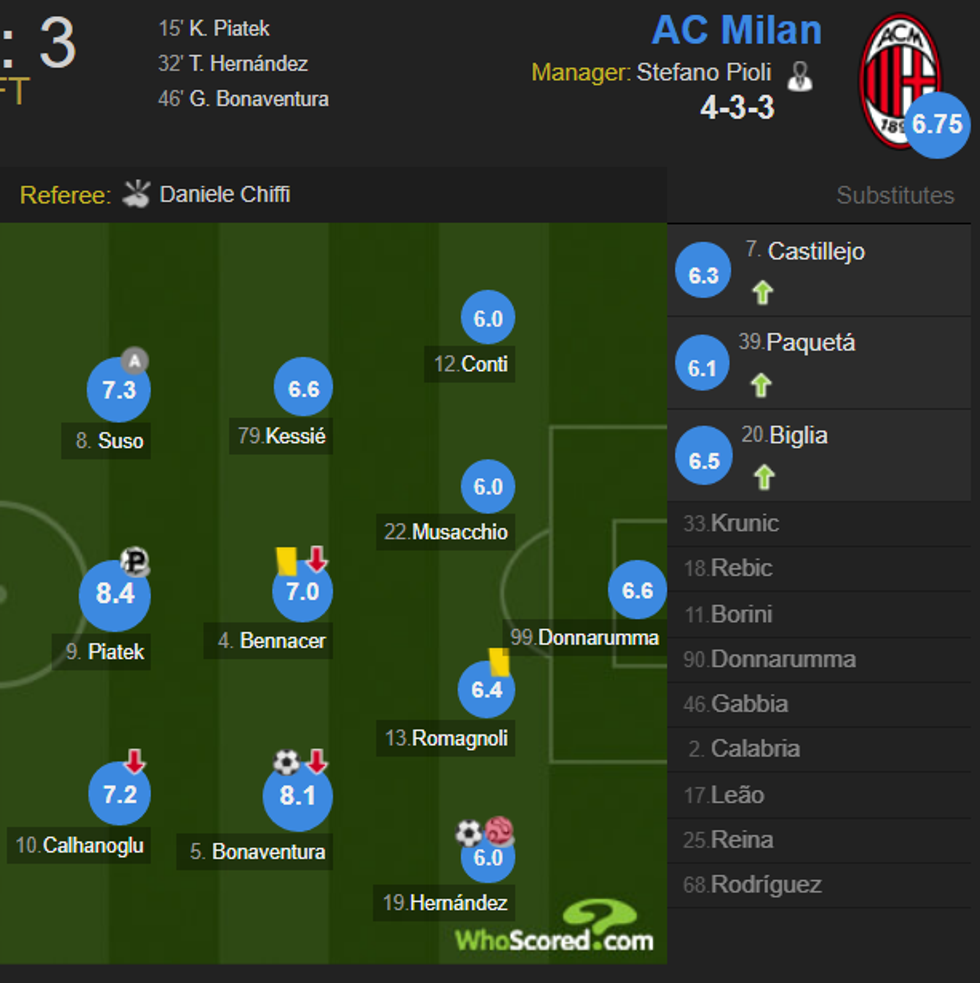Open the AC Milan team name link
This screenshot has height=983, width=980.
(736, 30)
